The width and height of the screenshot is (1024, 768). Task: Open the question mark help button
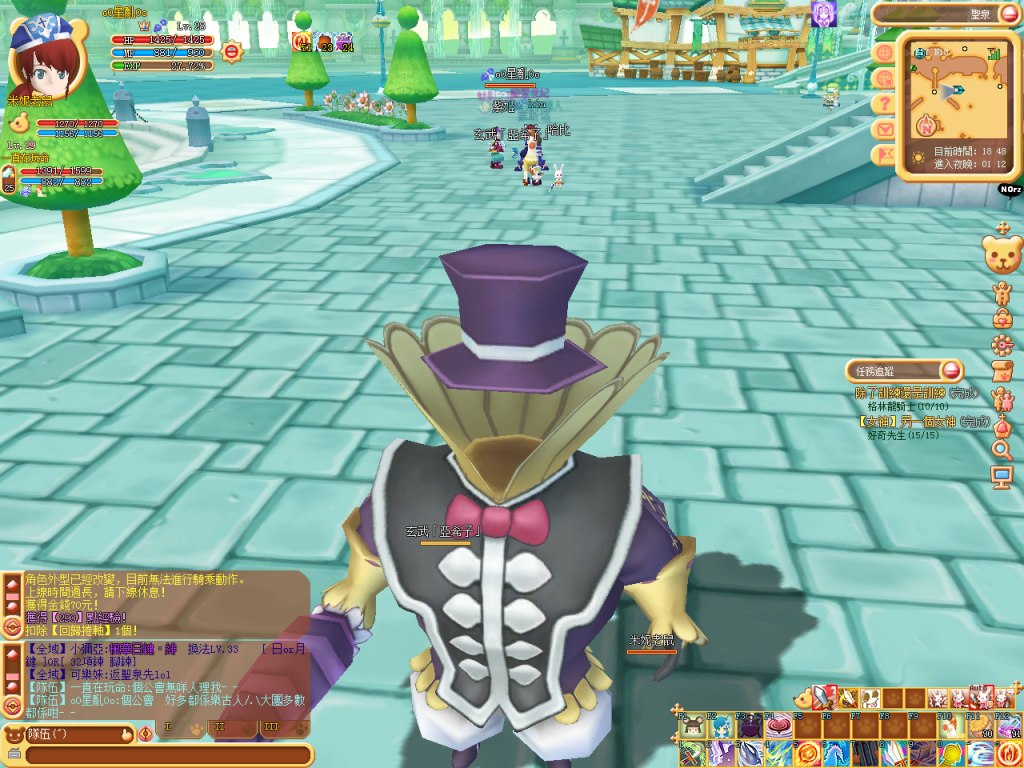(884, 103)
